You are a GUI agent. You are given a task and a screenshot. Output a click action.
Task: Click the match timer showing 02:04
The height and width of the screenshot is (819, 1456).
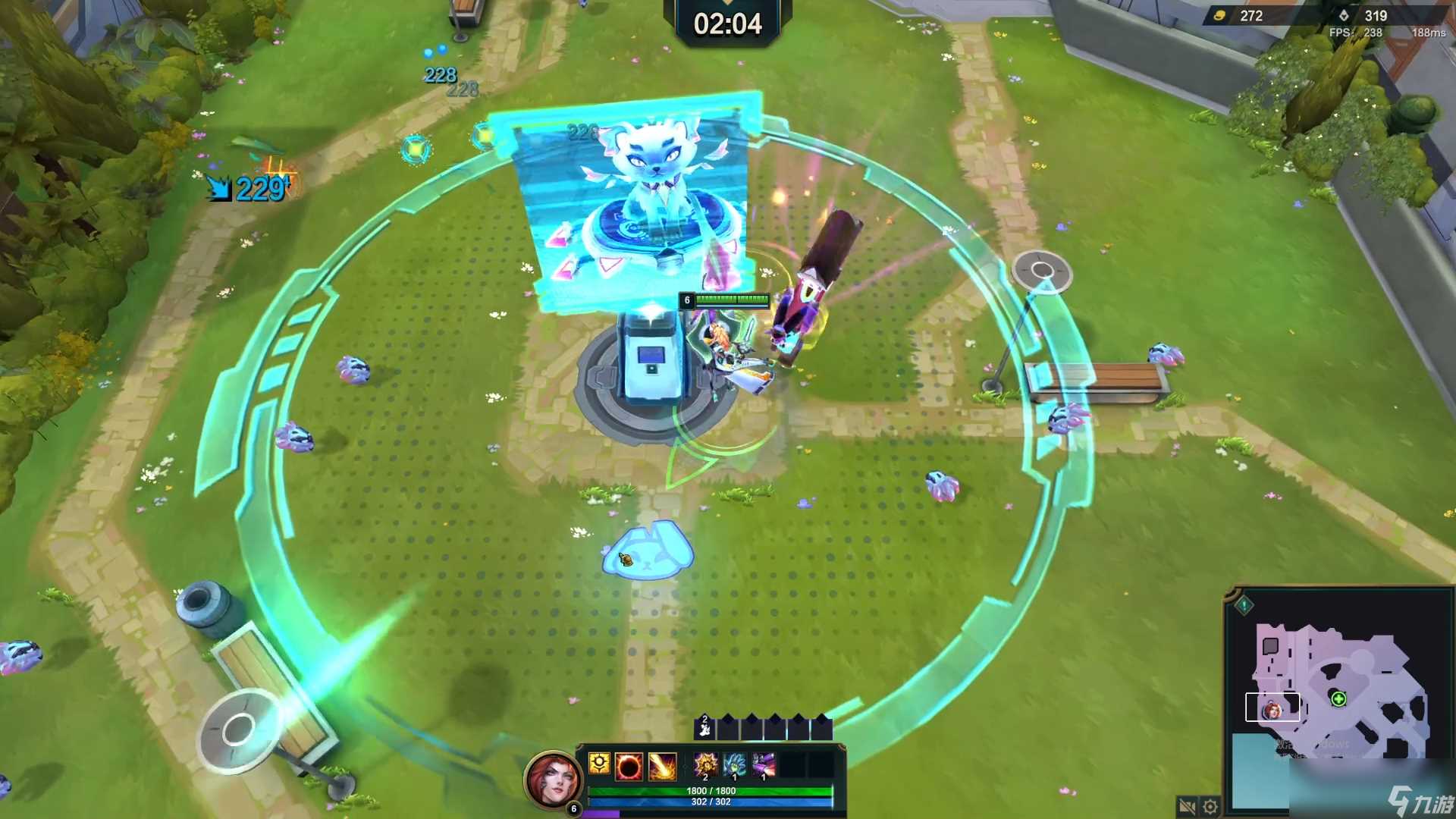(x=727, y=24)
